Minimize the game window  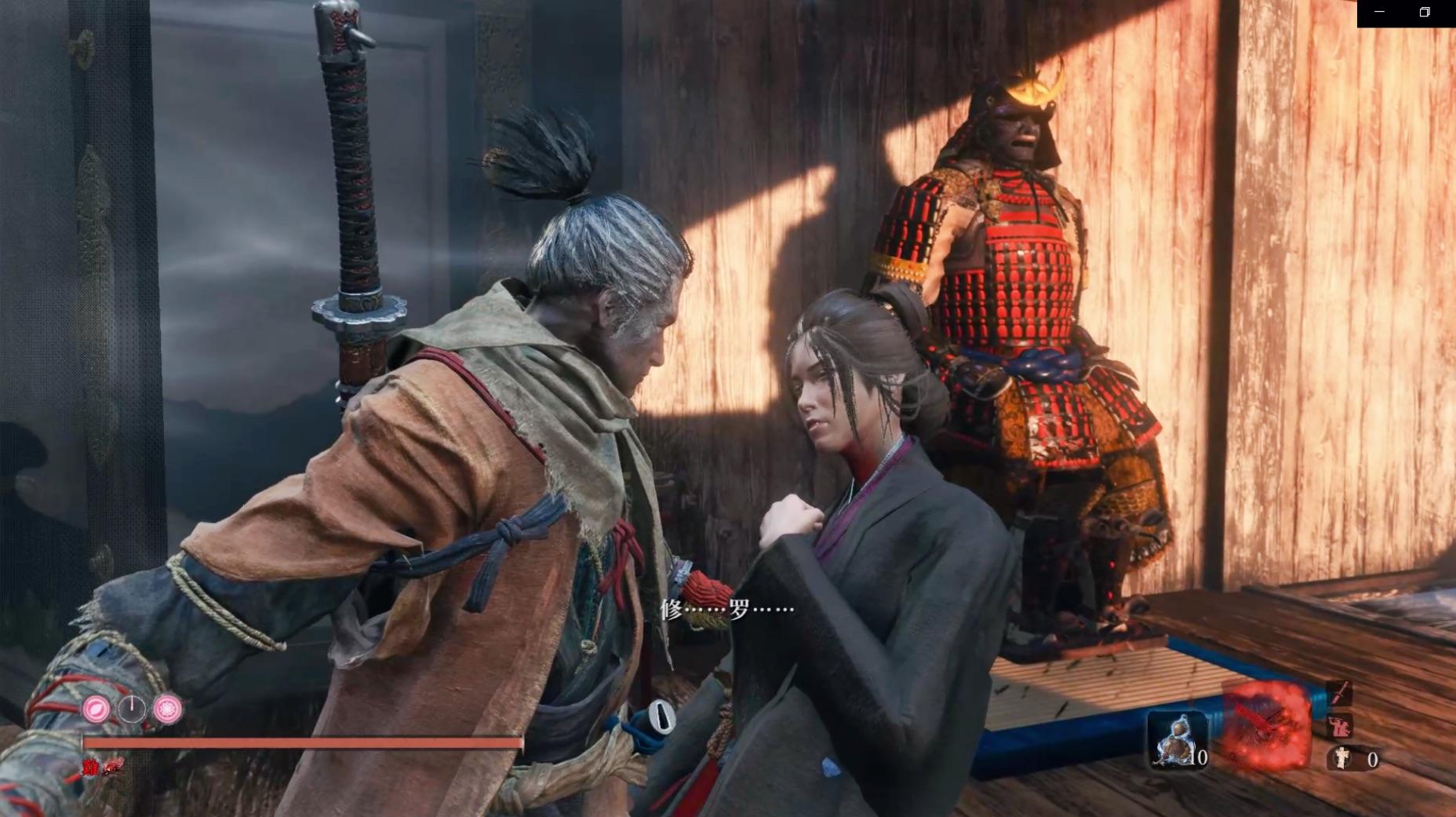pos(1380,12)
